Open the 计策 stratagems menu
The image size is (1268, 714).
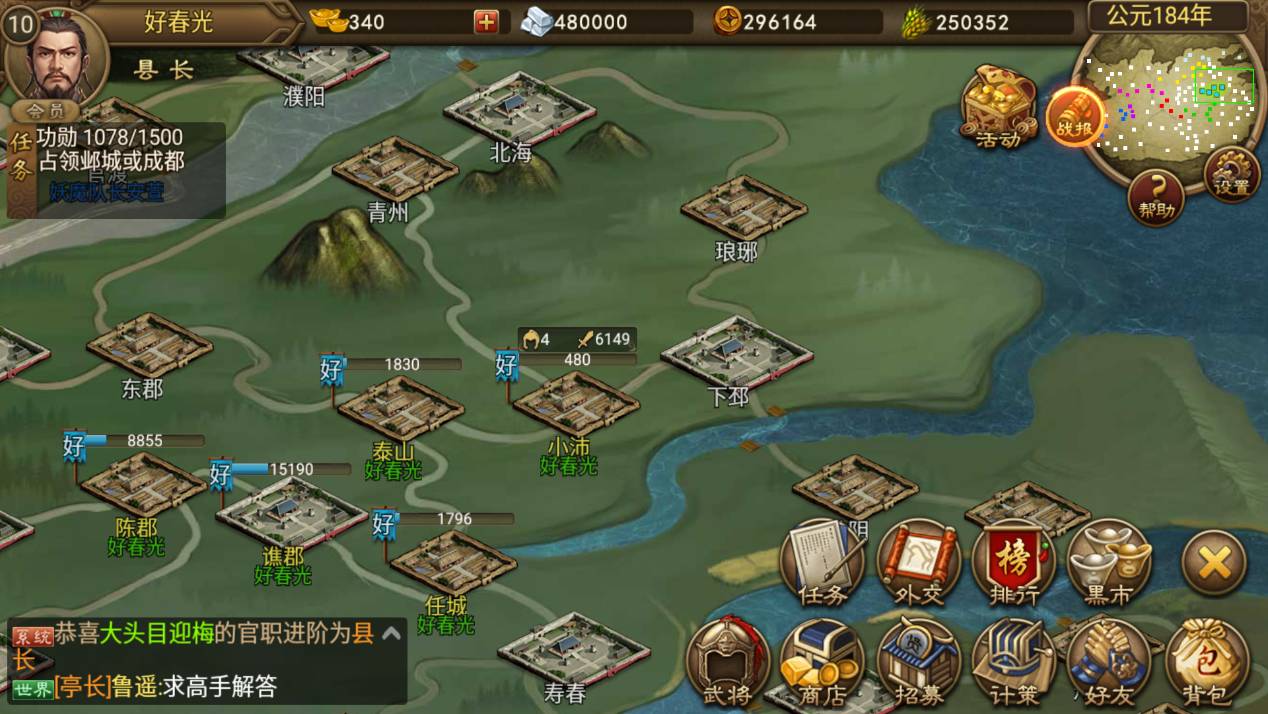click(x=1014, y=662)
